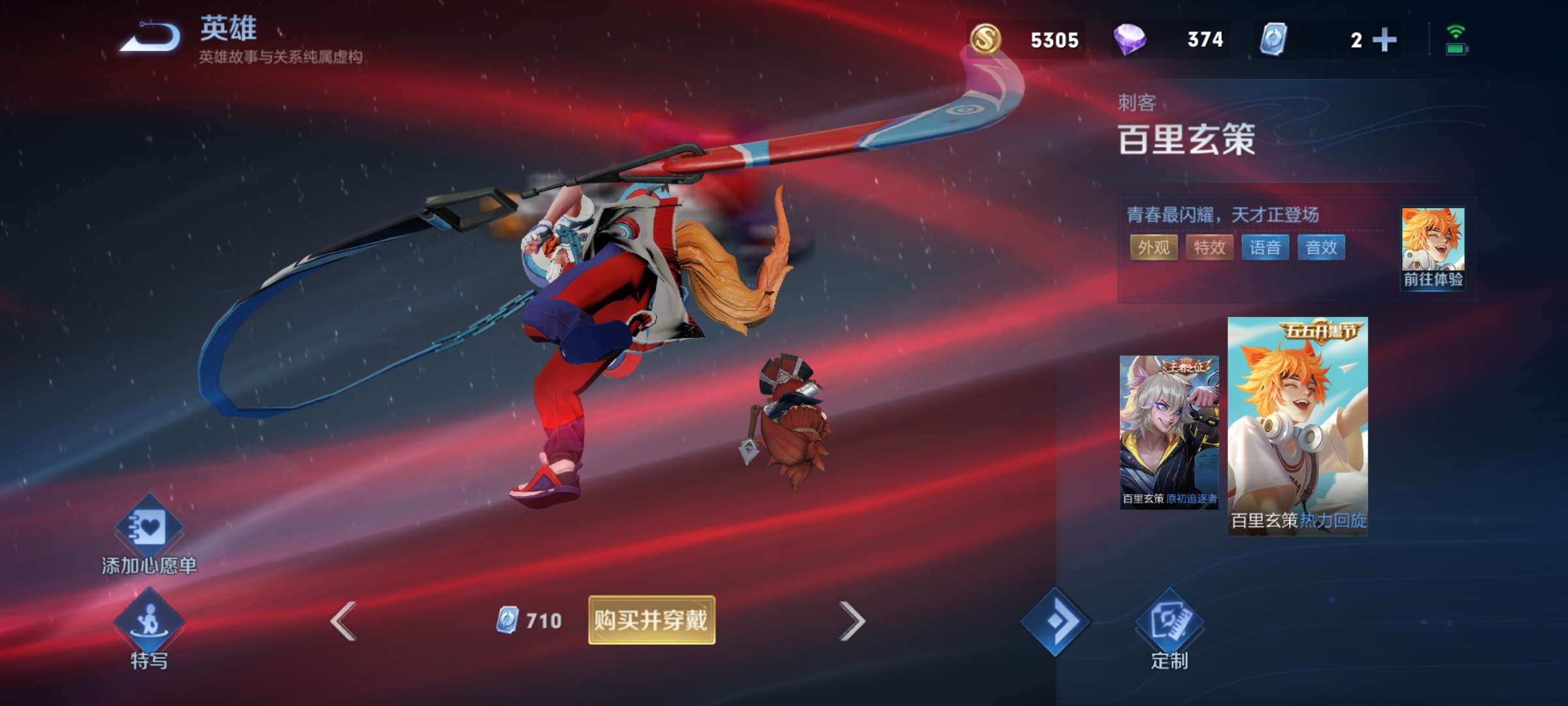Choose the 音效 sound effects tag
1568x706 pixels.
tap(1321, 248)
